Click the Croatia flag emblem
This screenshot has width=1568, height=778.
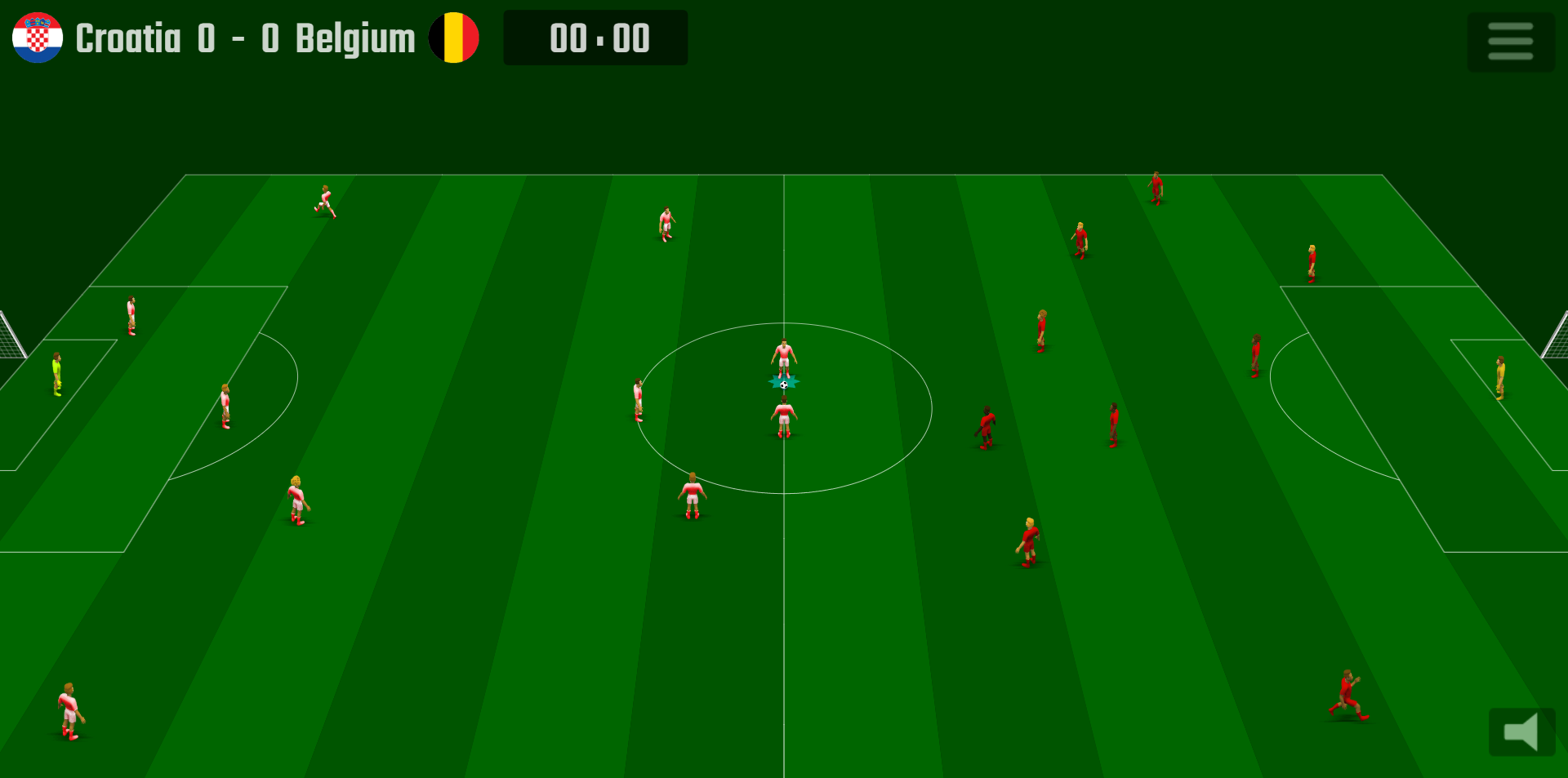tap(37, 37)
